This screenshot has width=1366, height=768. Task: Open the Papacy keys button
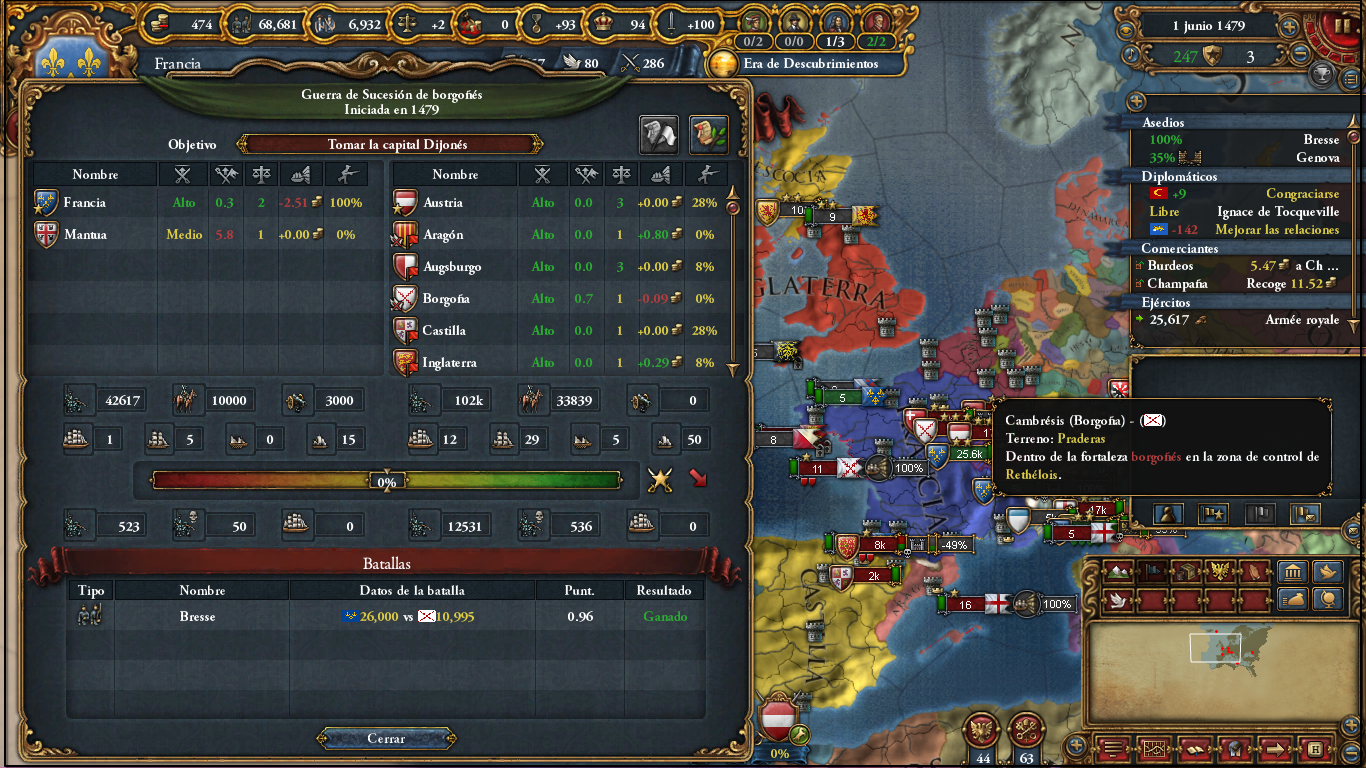coord(1026,729)
